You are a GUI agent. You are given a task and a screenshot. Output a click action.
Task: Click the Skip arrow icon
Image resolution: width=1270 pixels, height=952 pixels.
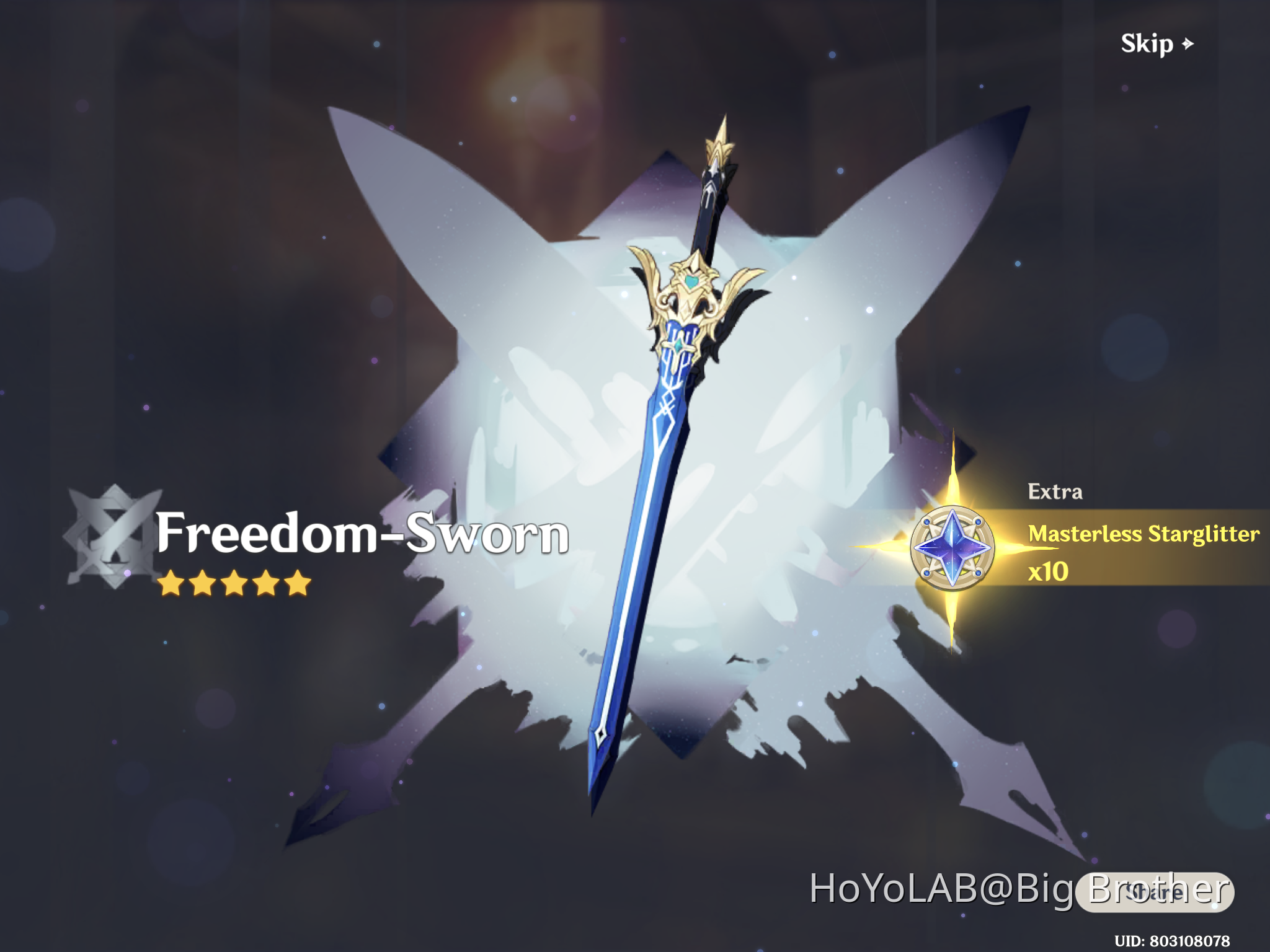pyautogui.click(x=1188, y=43)
